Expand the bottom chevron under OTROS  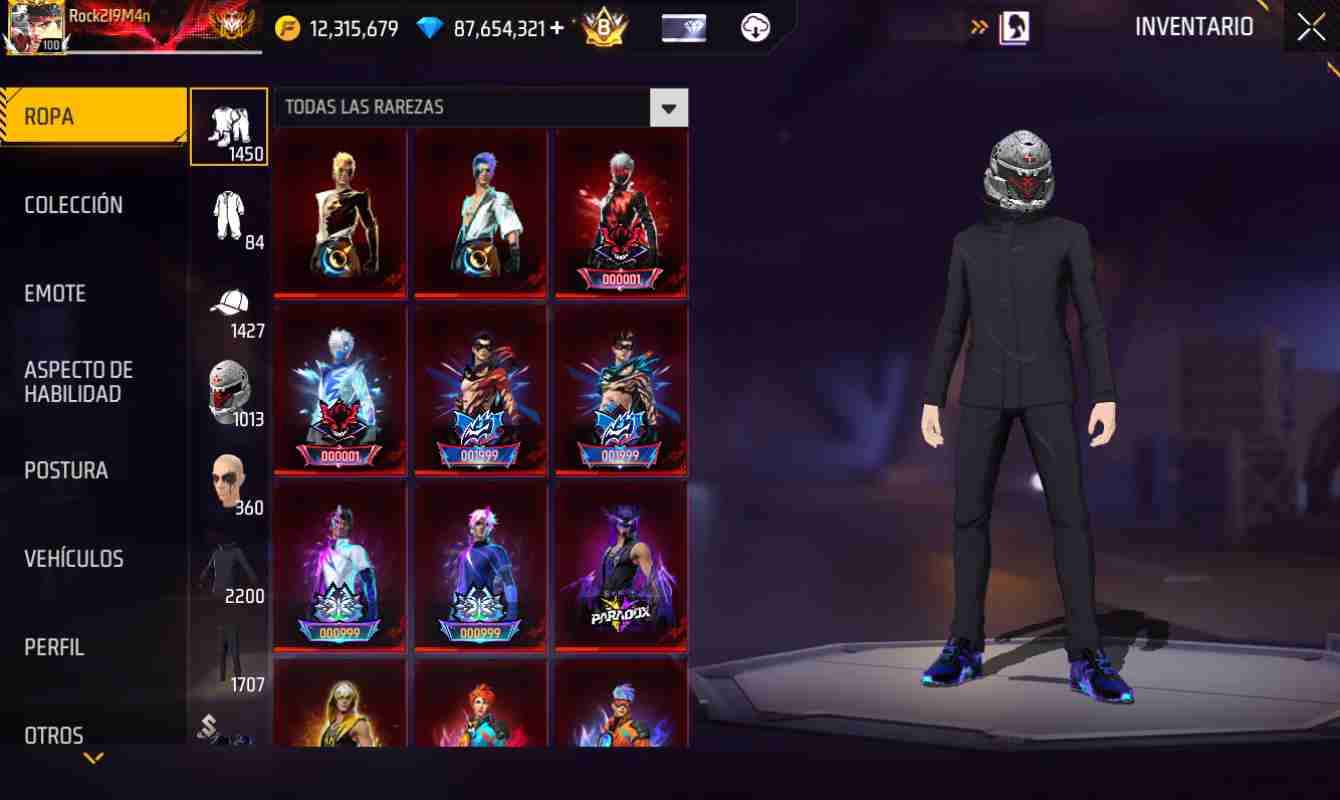coord(91,758)
